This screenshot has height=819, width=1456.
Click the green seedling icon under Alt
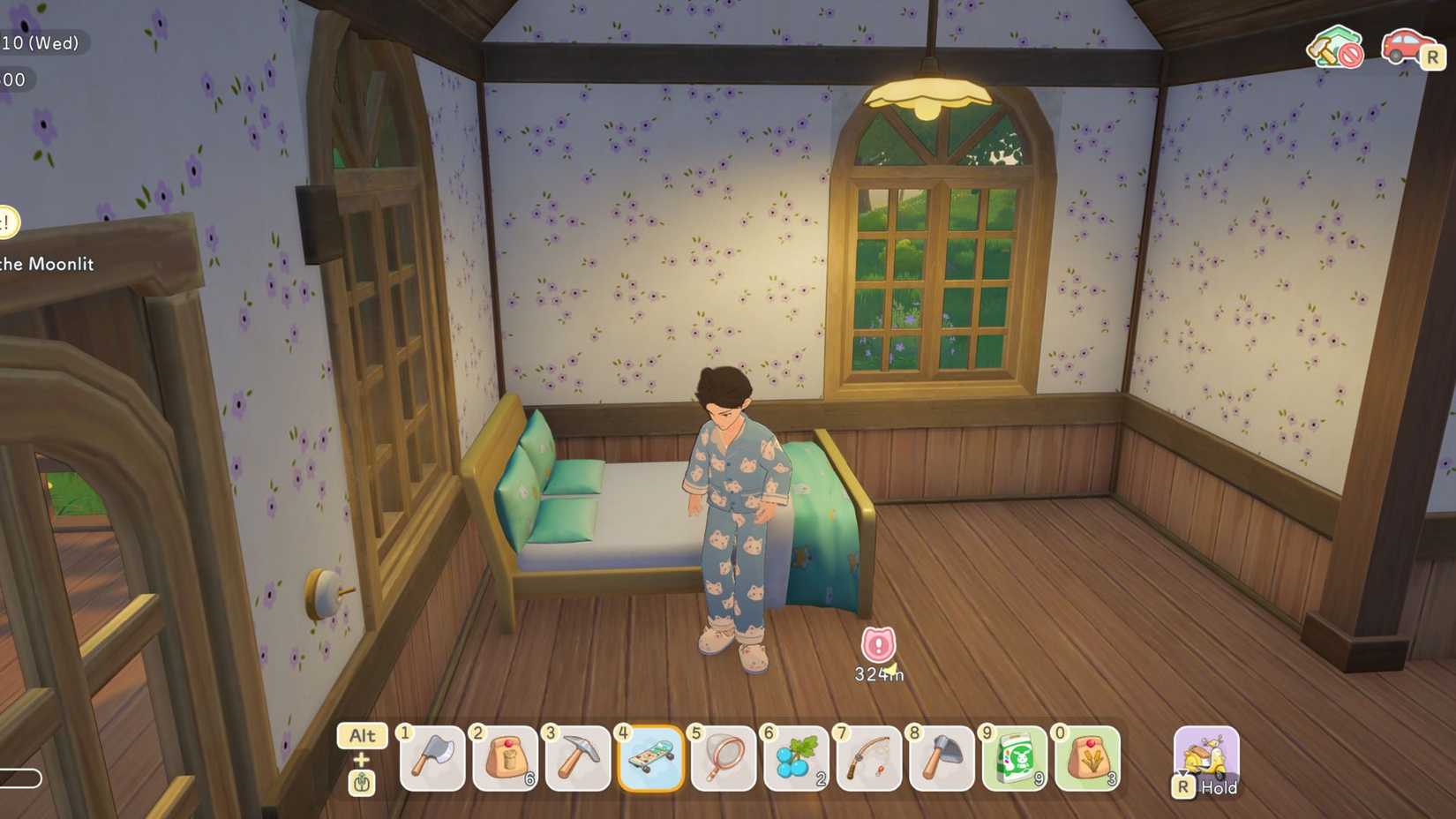click(x=362, y=782)
